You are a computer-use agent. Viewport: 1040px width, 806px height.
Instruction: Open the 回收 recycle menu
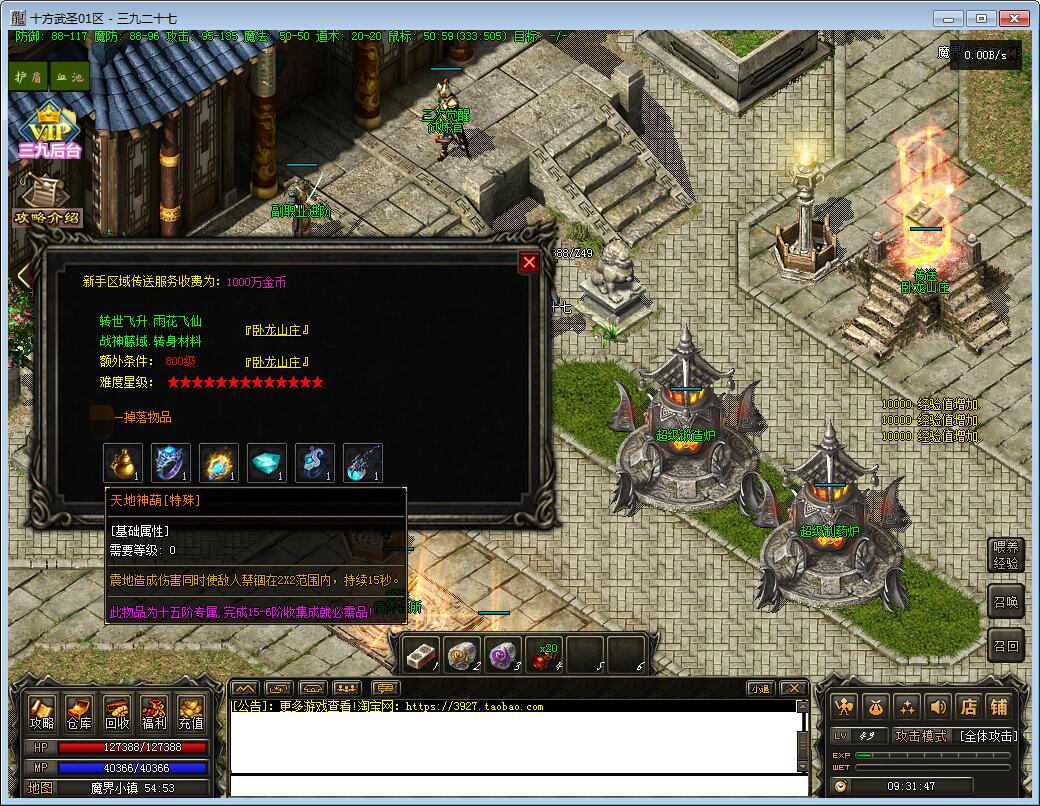click(x=116, y=713)
